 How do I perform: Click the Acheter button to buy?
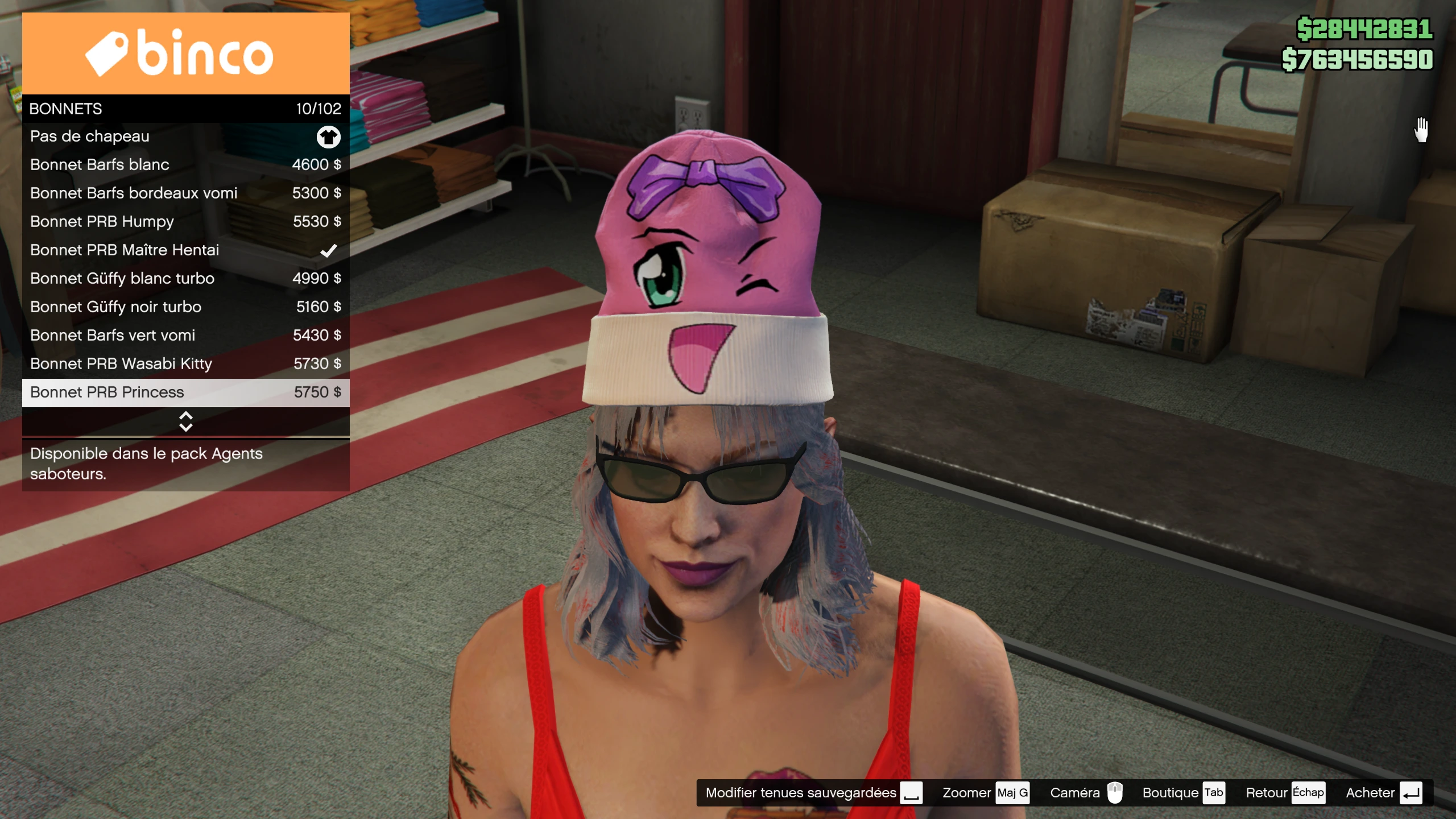coord(1383,793)
